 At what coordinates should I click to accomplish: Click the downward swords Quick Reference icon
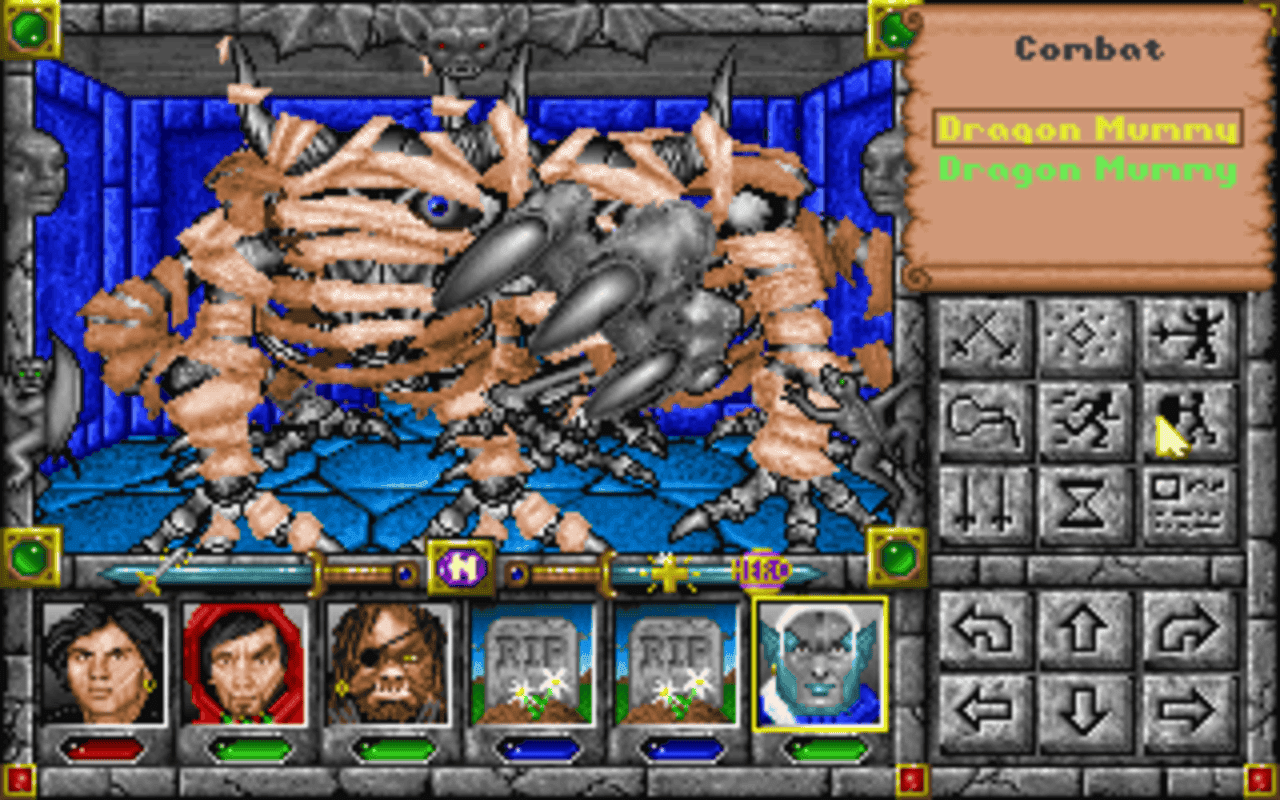[980, 505]
